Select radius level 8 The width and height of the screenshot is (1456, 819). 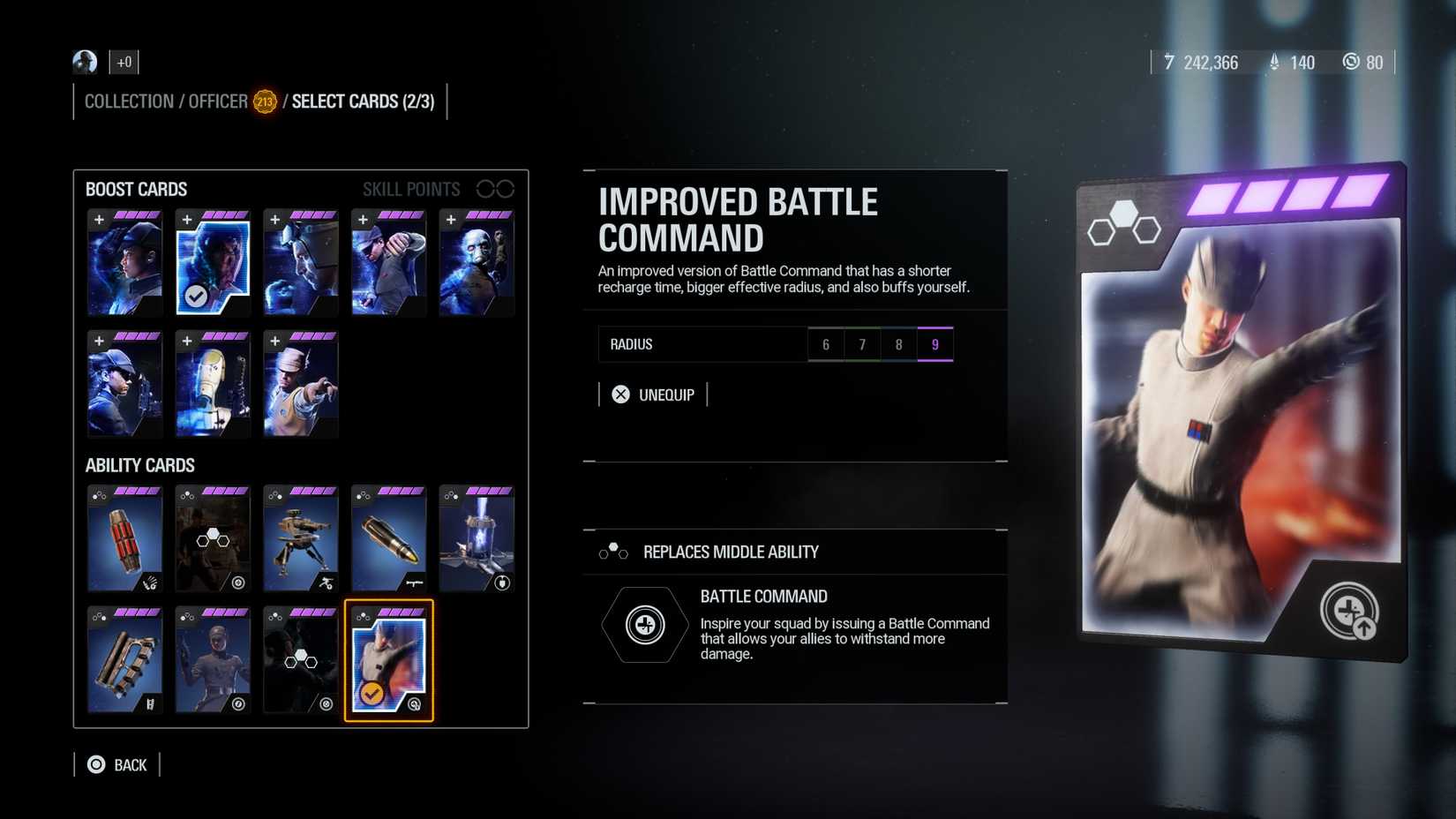click(898, 344)
